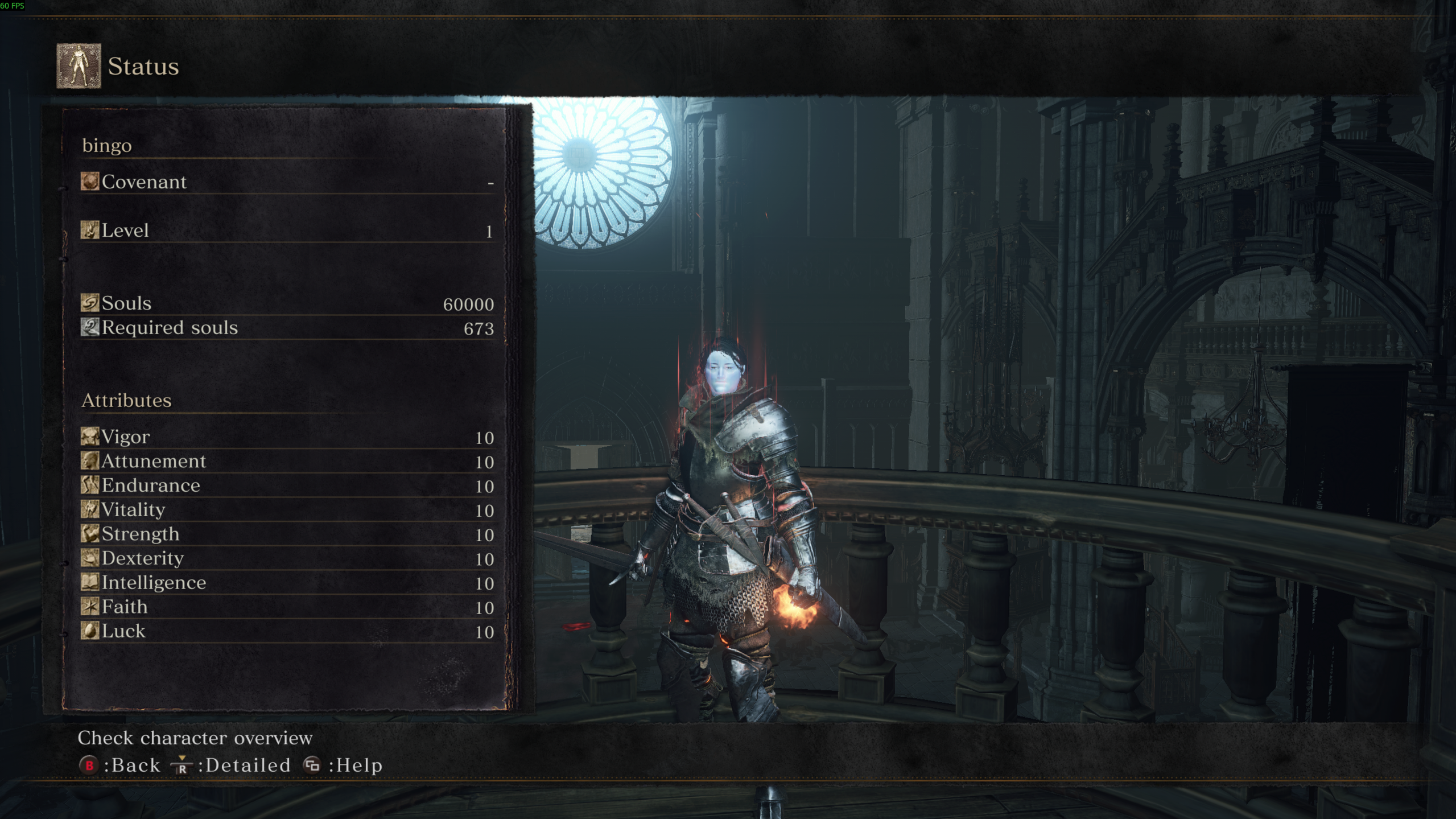The image size is (1456, 819).
Task: Select the Vigor attribute
Action: pyautogui.click(x=287, y=437)
